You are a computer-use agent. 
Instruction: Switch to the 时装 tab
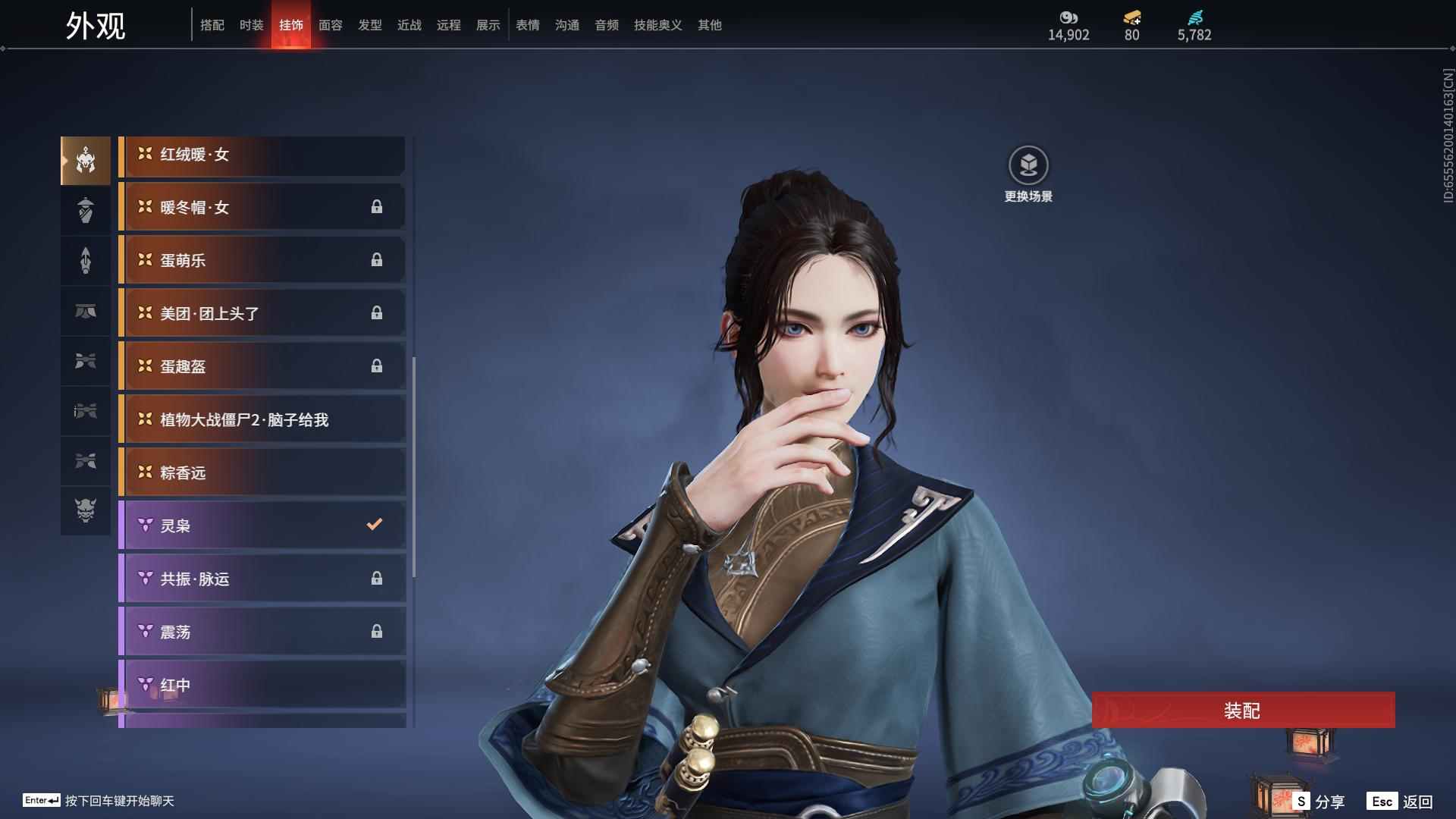pyautogui.click(x=251, y=25)
